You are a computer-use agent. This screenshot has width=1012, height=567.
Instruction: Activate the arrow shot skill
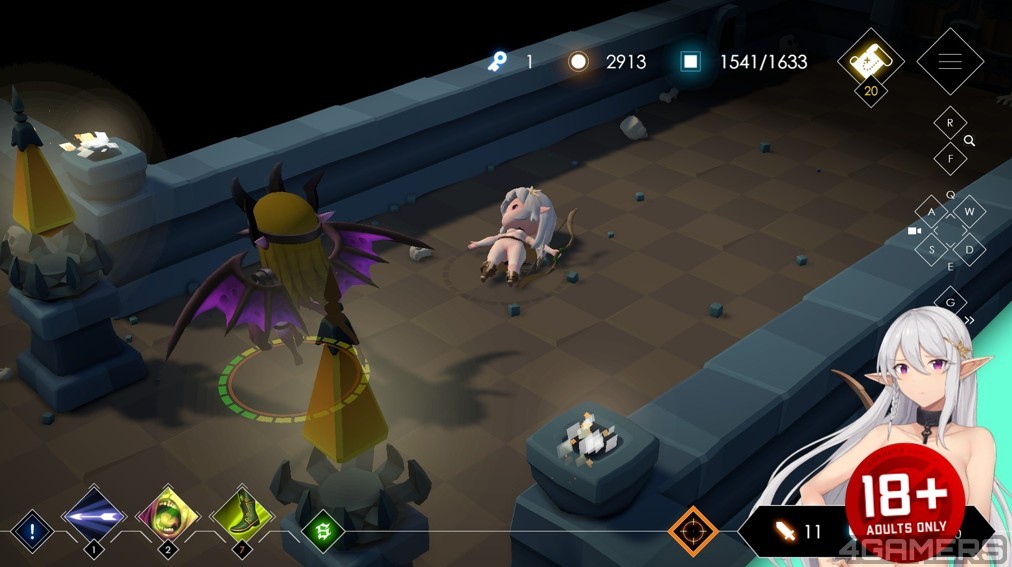click(x=94, y=516)
